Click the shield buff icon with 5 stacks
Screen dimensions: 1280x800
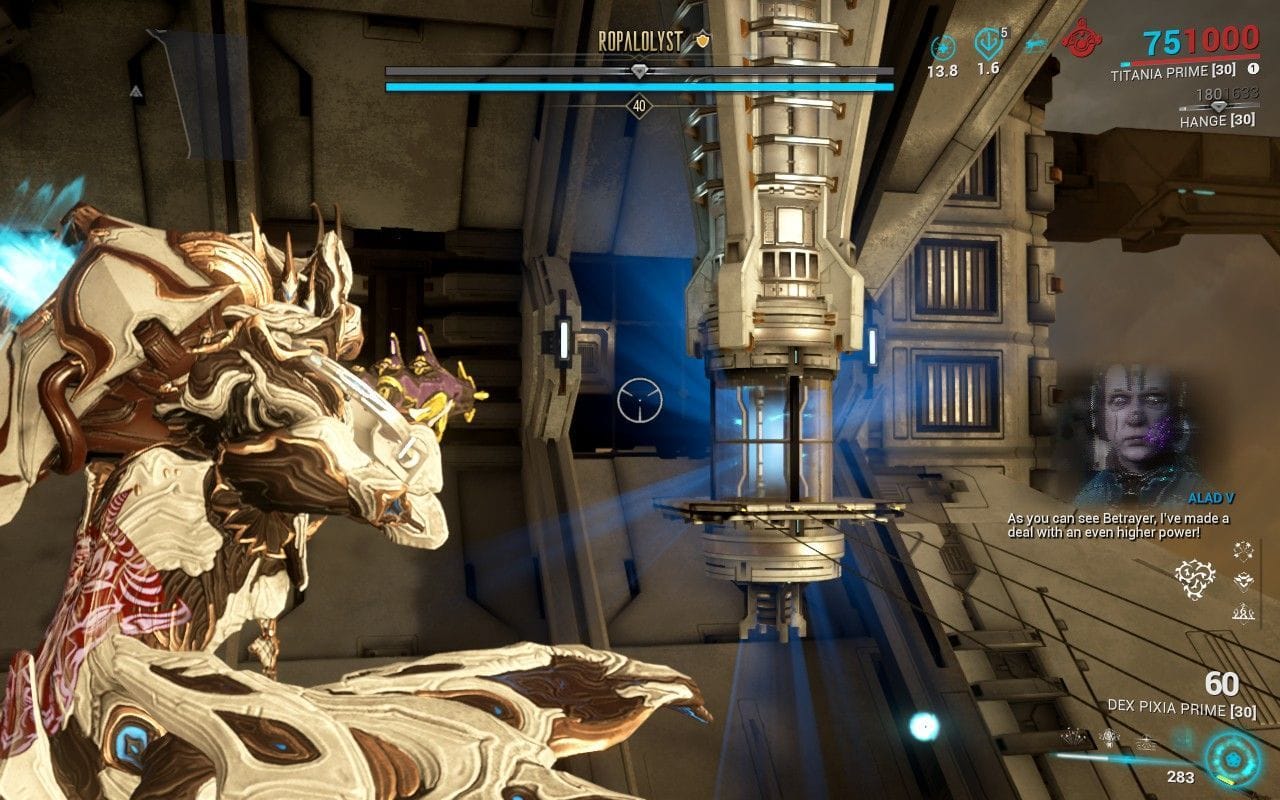coord(986,44)
